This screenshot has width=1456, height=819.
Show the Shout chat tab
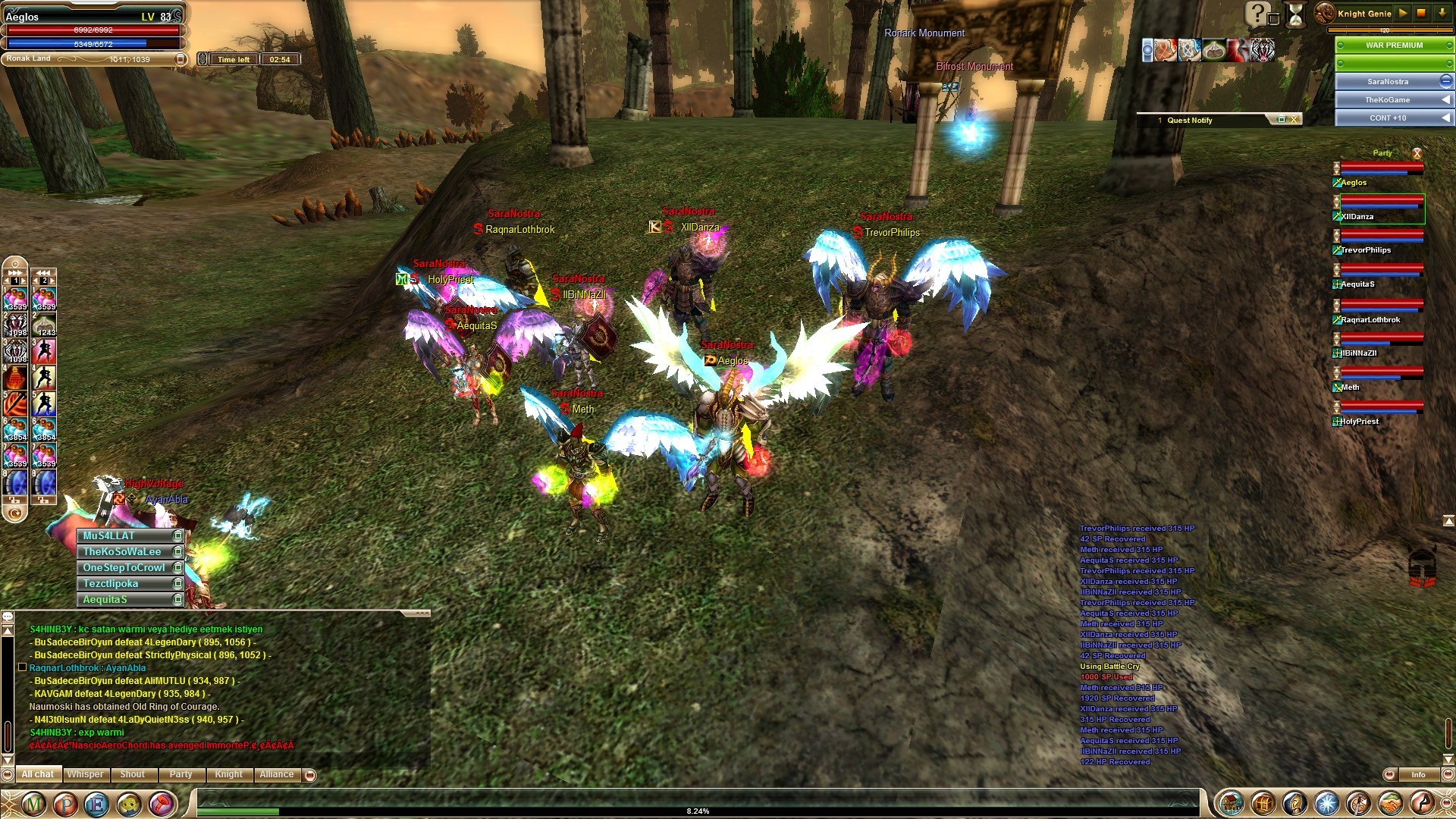coord(132,774)
